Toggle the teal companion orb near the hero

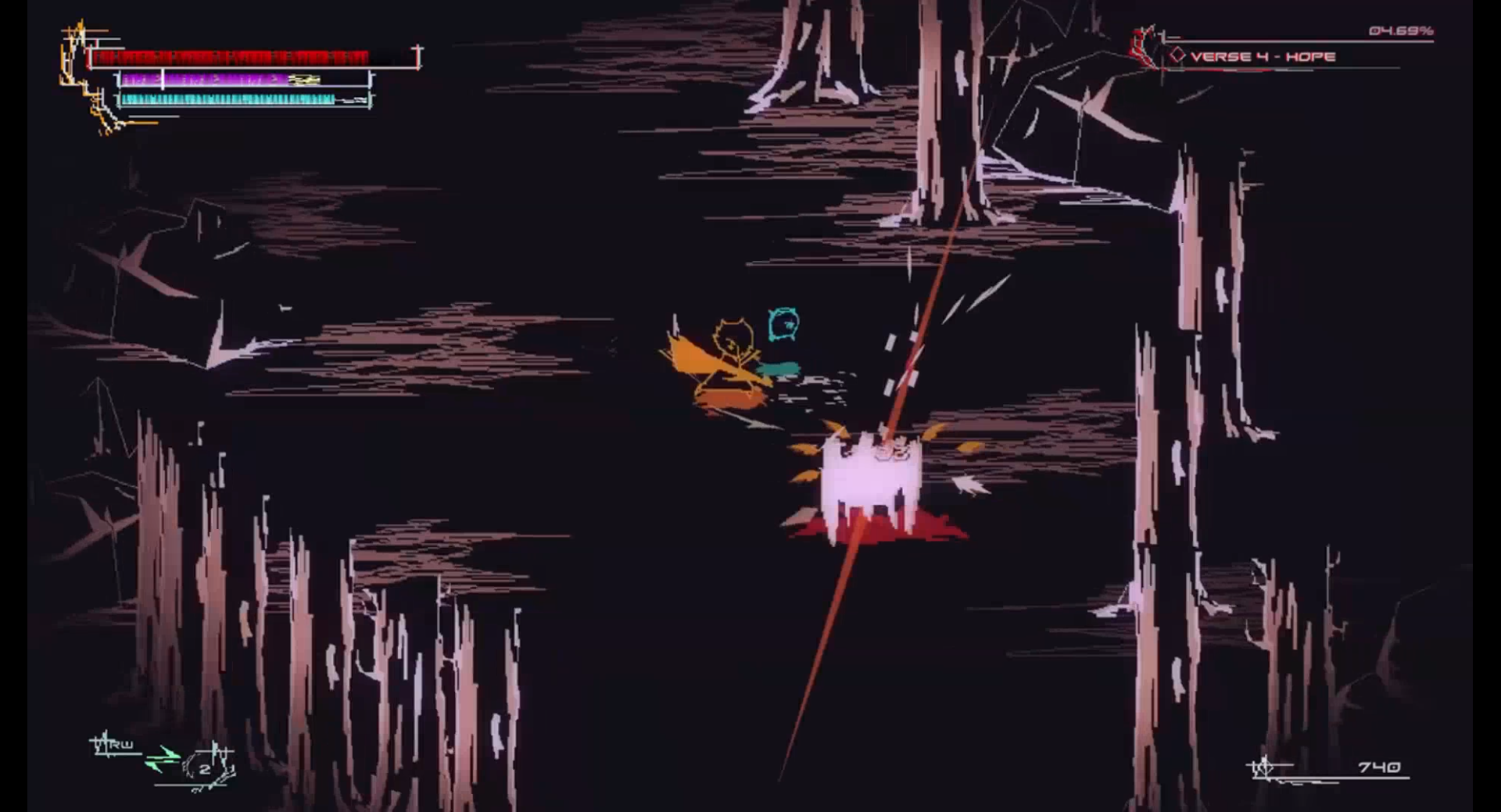pyautogui.click(x=782, y=367)
